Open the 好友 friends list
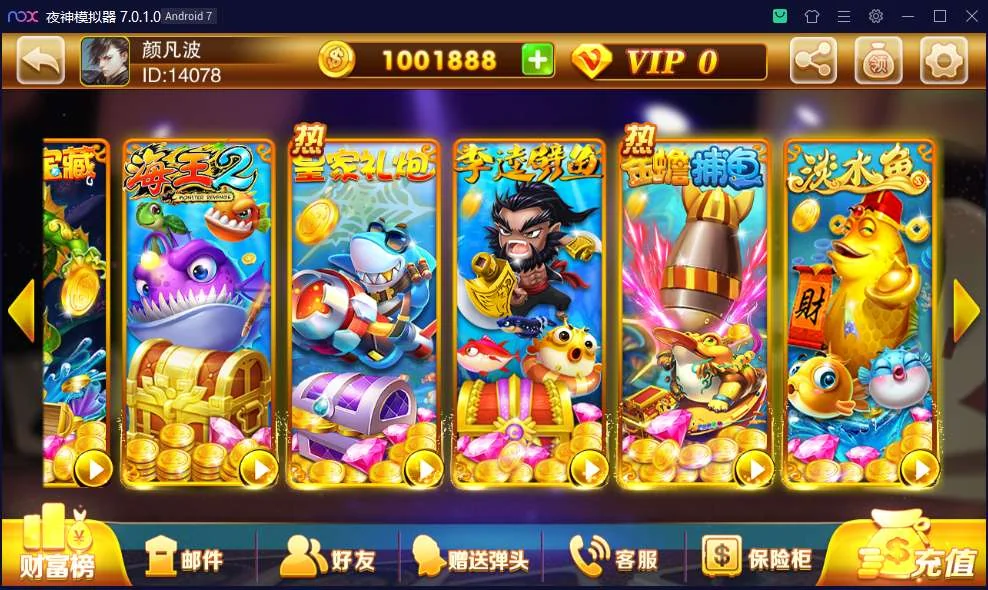This screenshot has height=590, width=988. tap(327, 557)
